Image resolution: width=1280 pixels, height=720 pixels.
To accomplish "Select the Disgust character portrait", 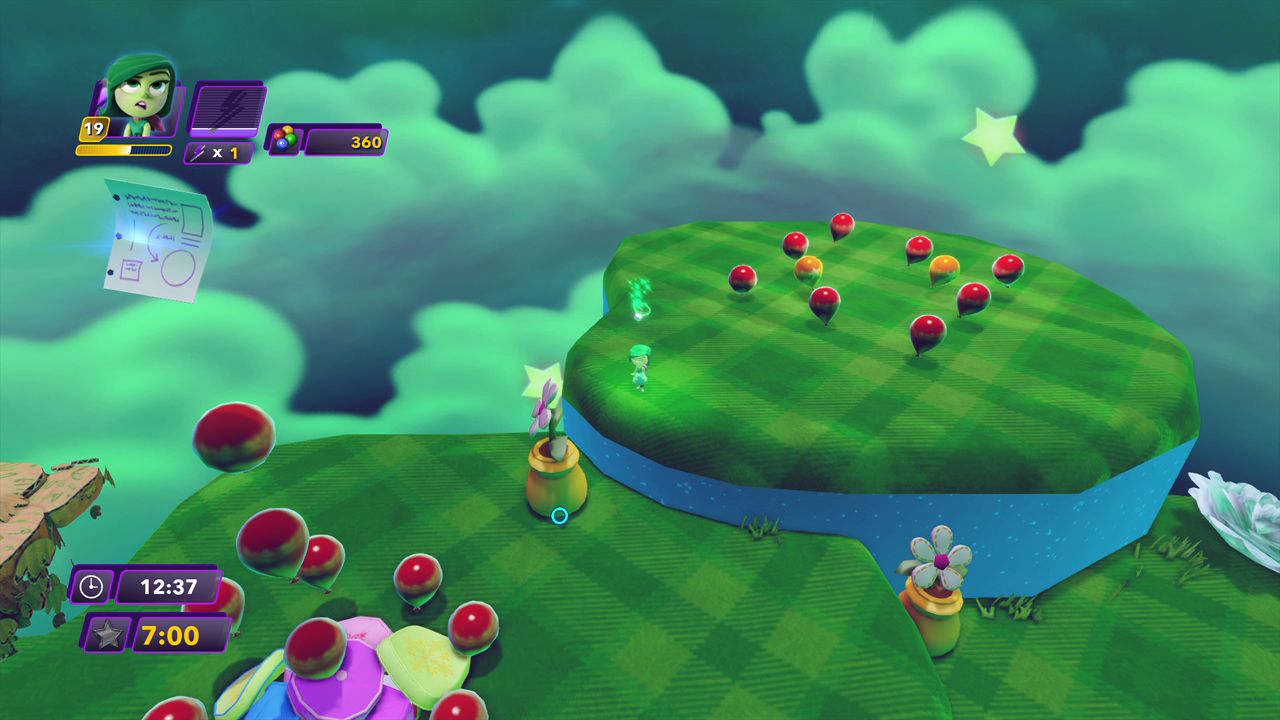I will 140,98.
